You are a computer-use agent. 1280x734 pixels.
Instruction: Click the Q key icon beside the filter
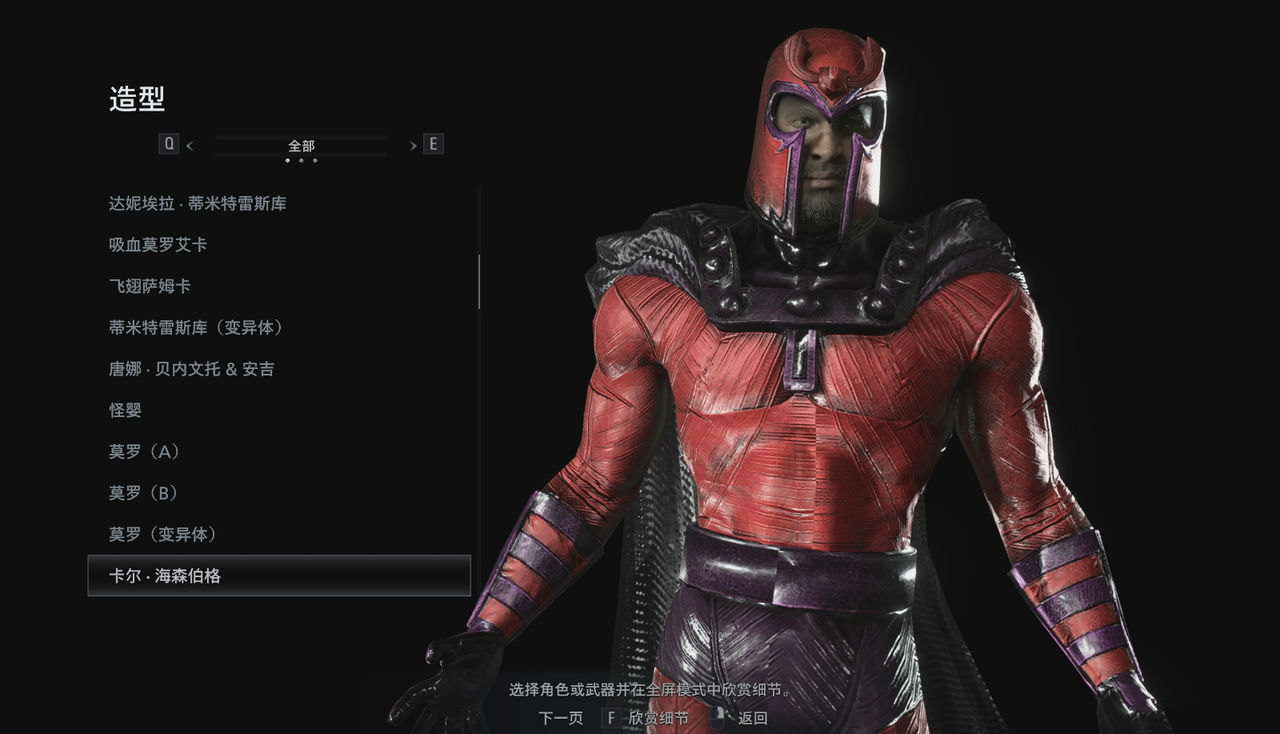pyautogui.click(x=170, y=143)
